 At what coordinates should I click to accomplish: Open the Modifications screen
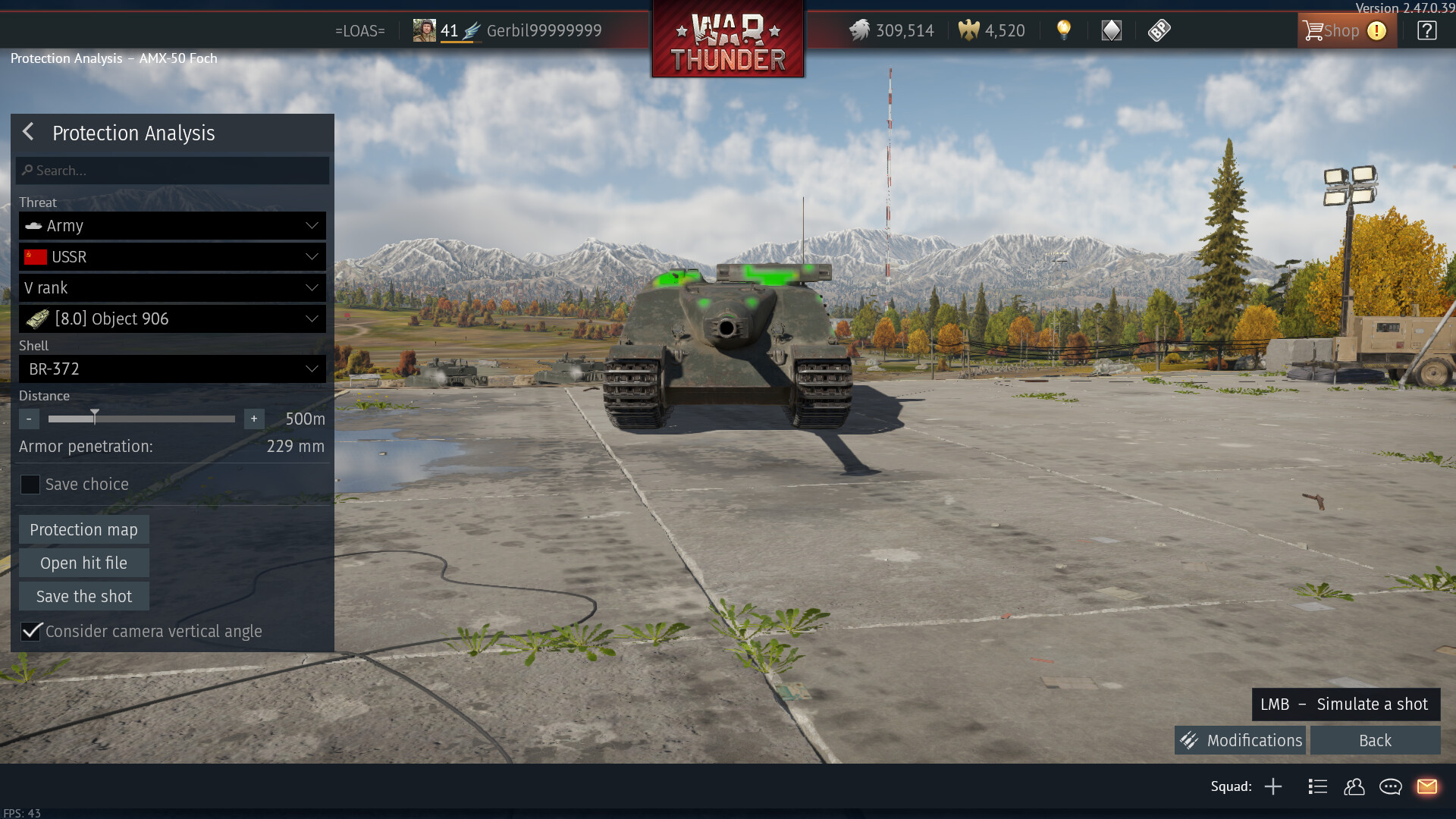pos(1241,740)
